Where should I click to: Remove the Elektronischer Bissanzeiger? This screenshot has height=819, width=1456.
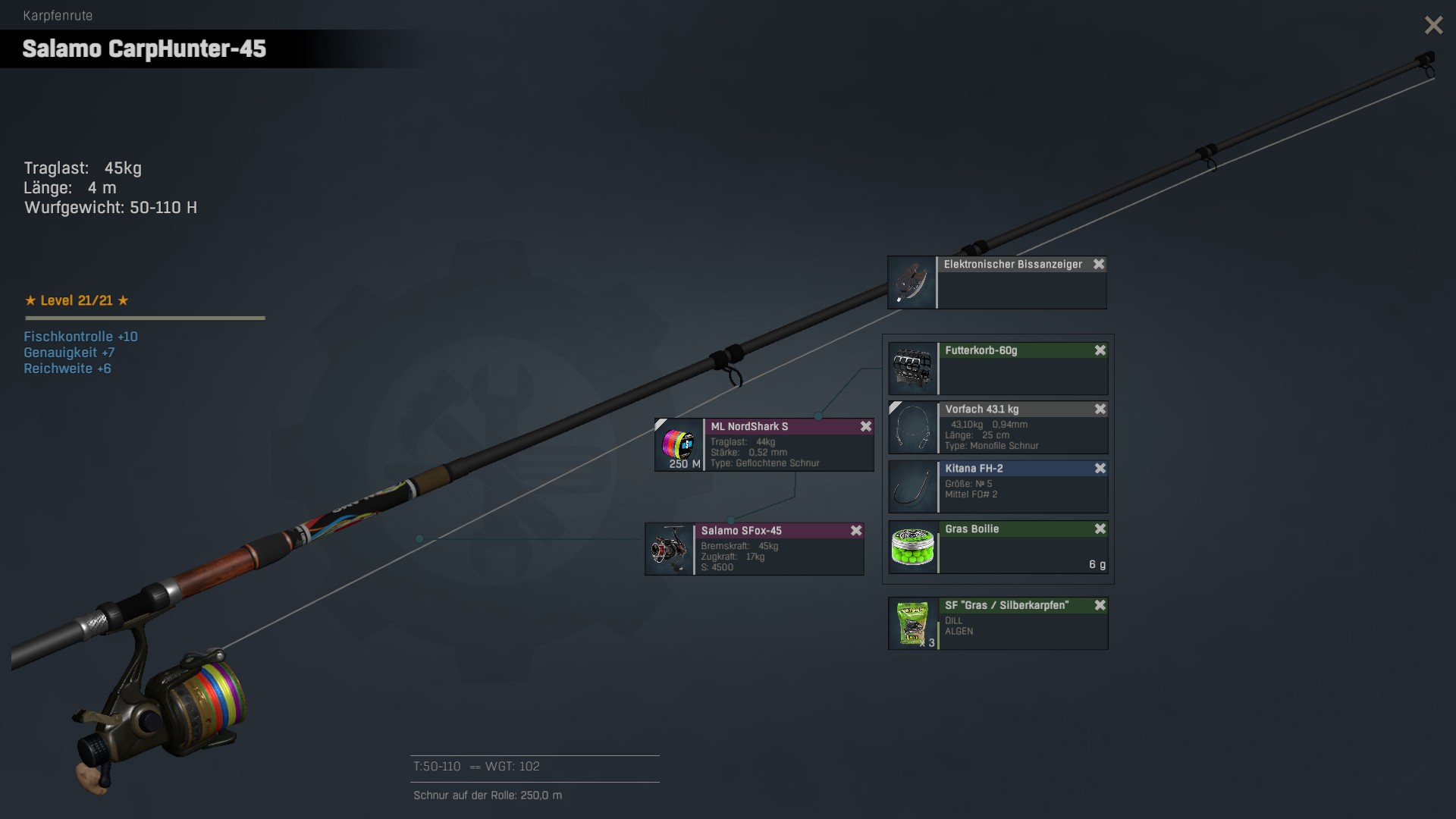click(1099, 265)
